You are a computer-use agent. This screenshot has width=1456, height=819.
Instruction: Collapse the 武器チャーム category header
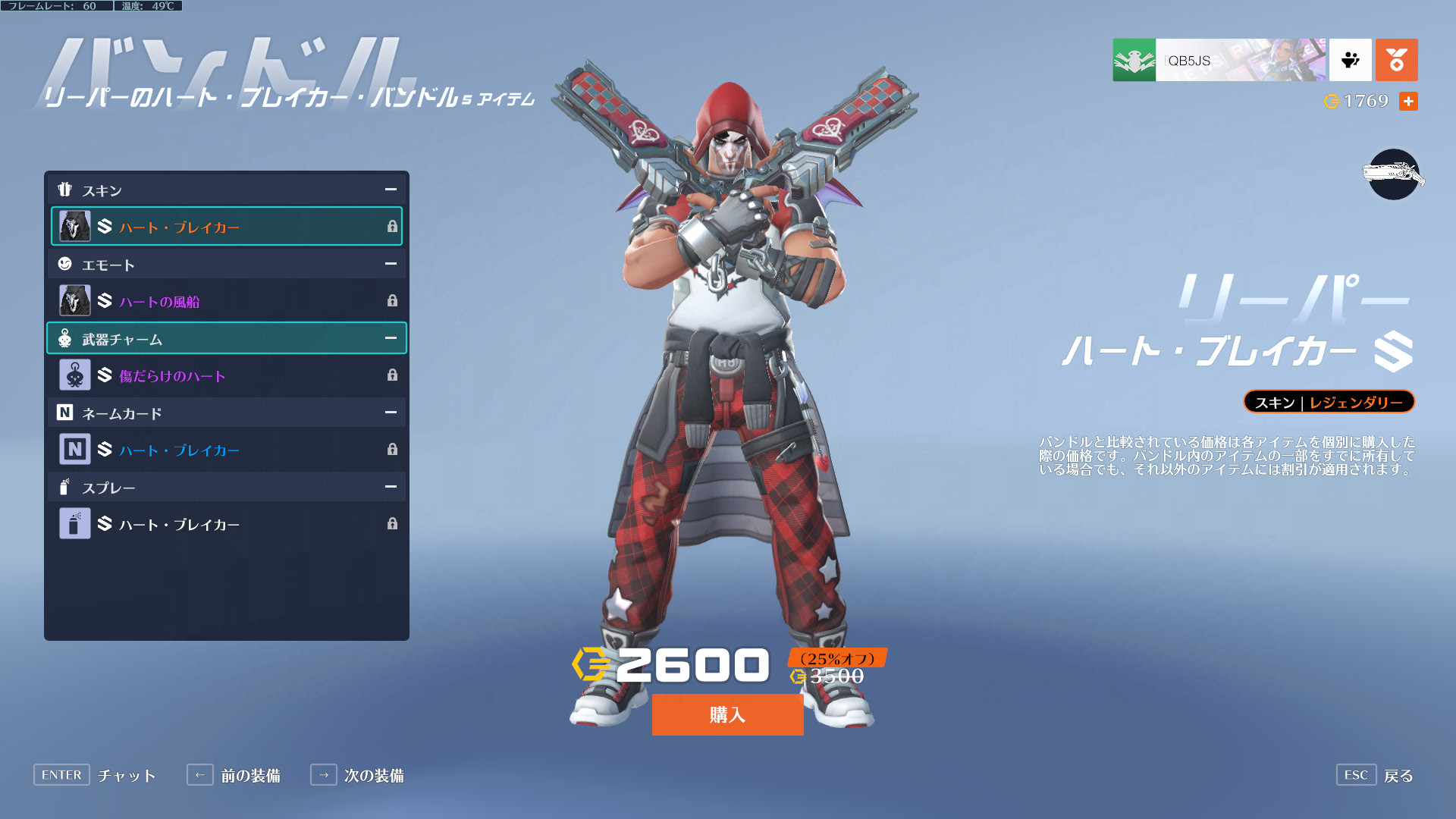[391, 338]
